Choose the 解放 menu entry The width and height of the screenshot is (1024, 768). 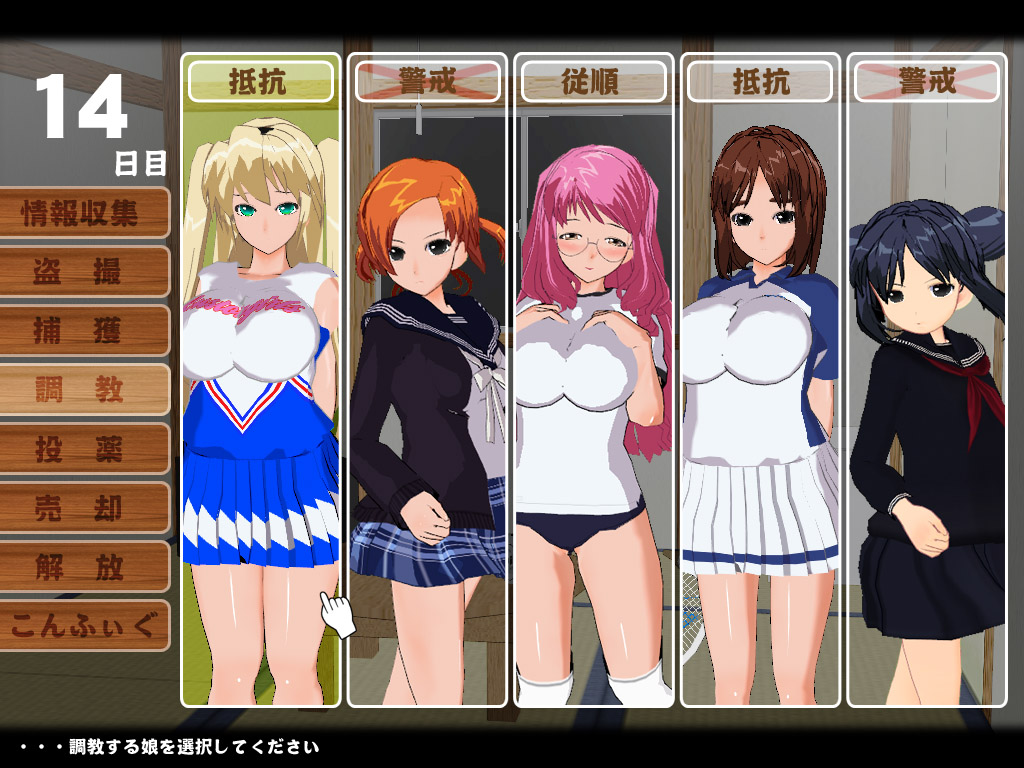click(82, 567)
